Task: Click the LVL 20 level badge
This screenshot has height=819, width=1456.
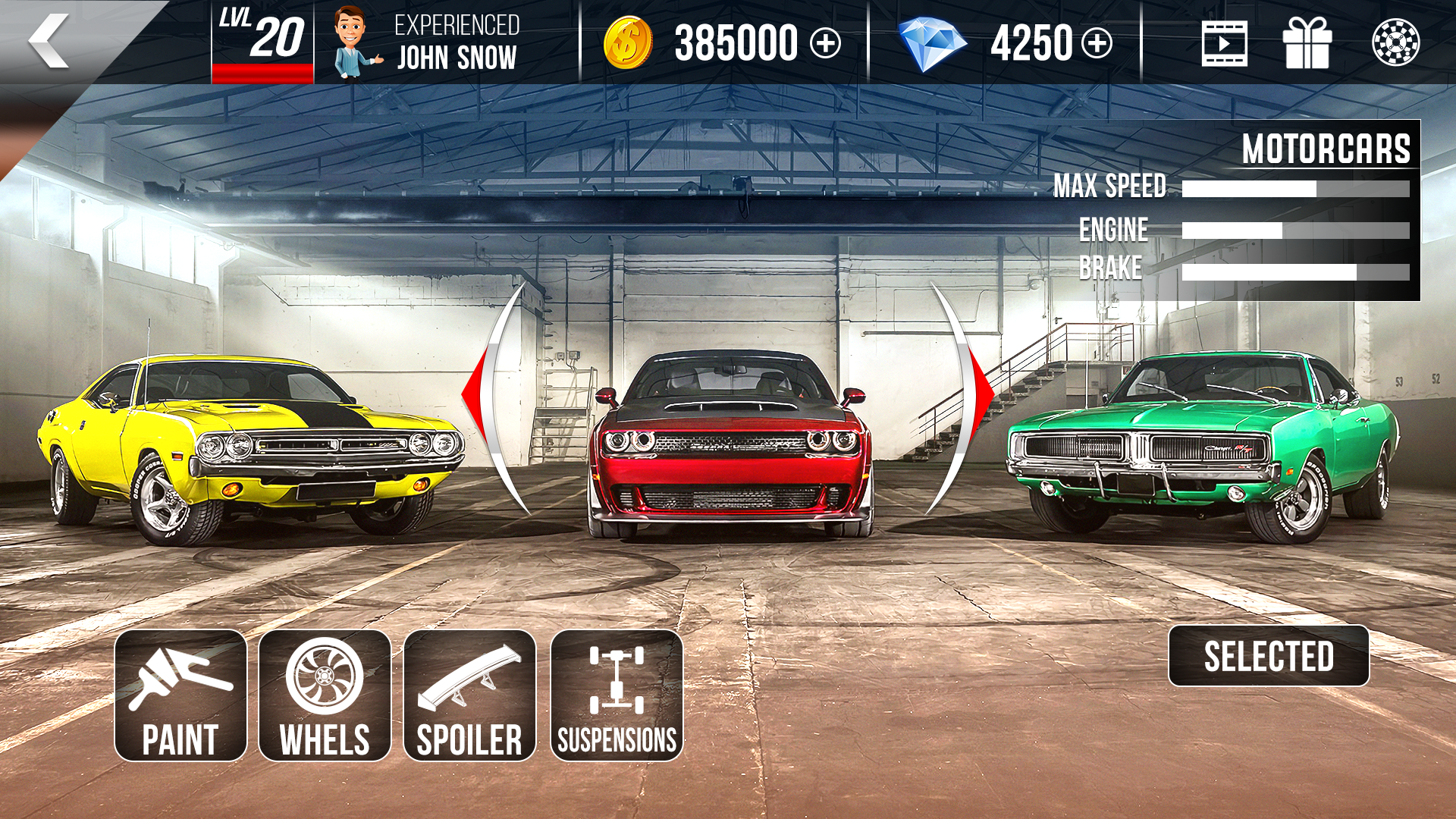Action: 262,34
